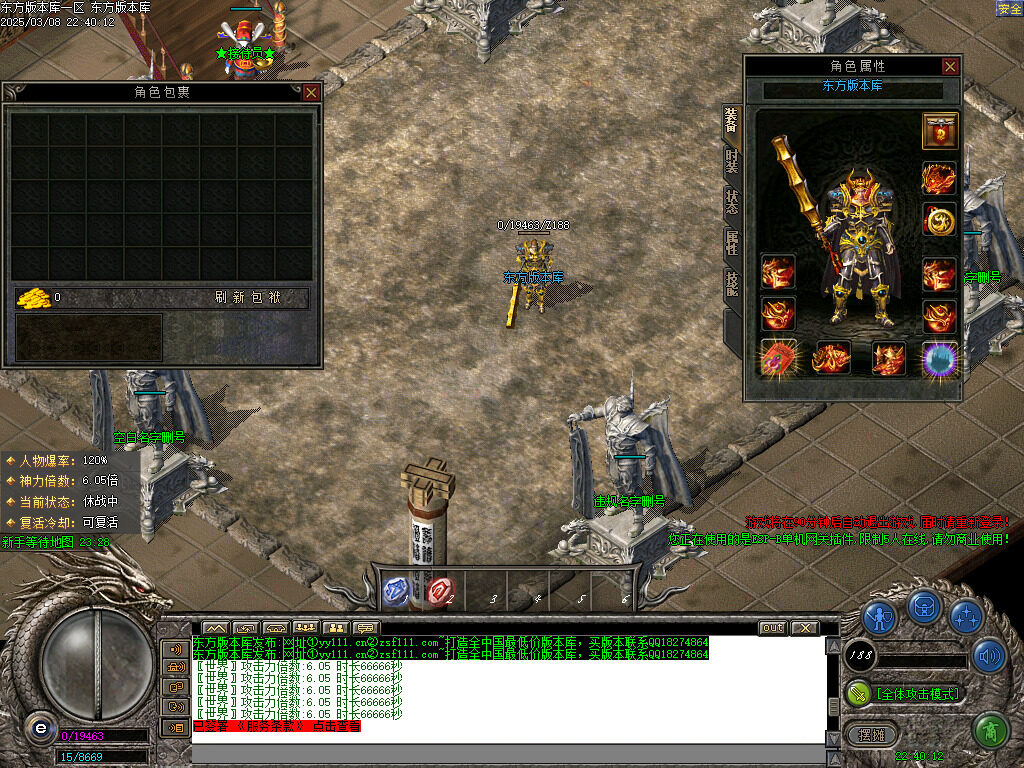The image size is (1024, 768).
Task: Use the red stone in hotbar slot 2
Action: click(440, 591)
